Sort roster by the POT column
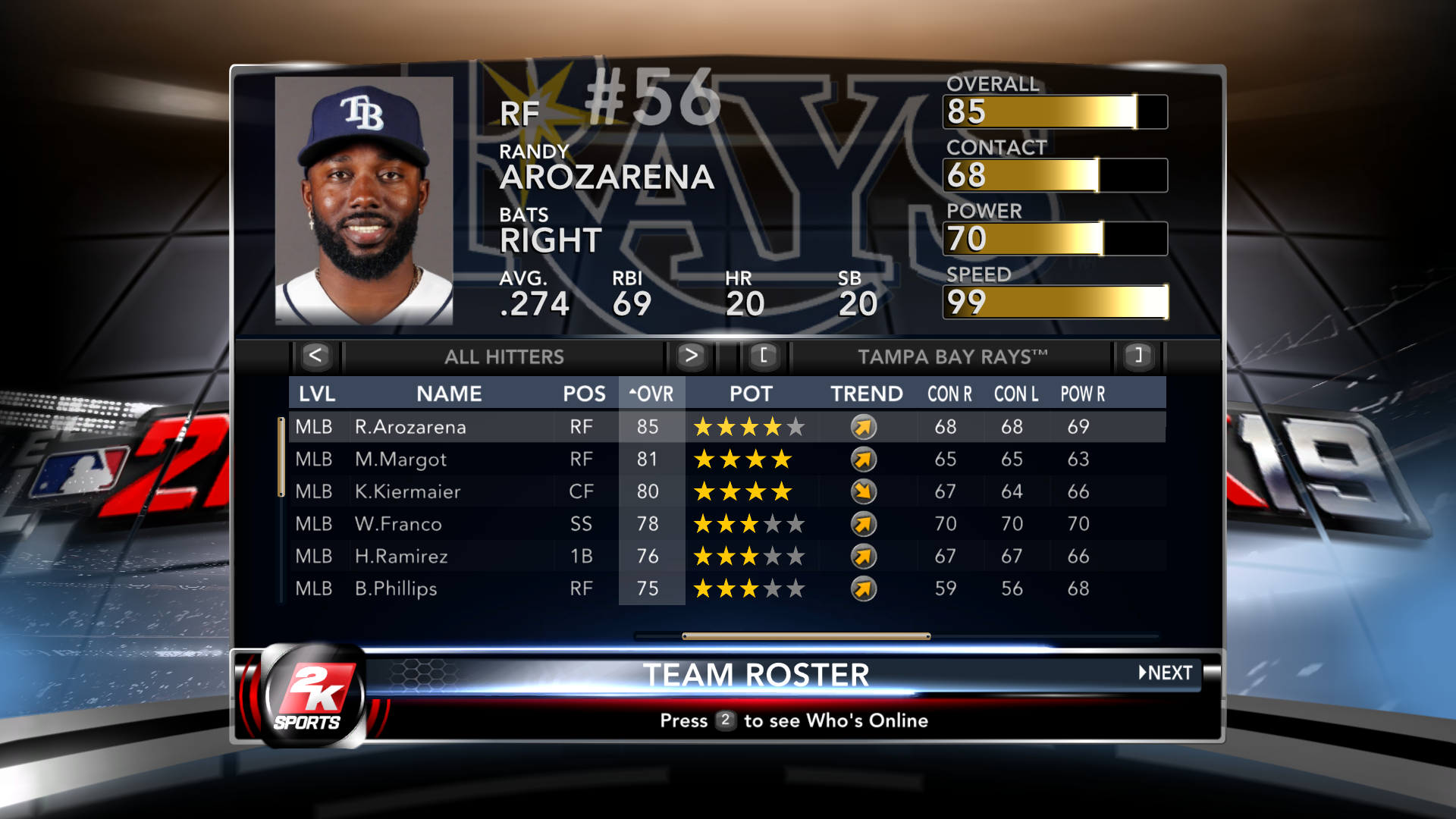This screenshot has width=1456, height=819. [751, 394]
